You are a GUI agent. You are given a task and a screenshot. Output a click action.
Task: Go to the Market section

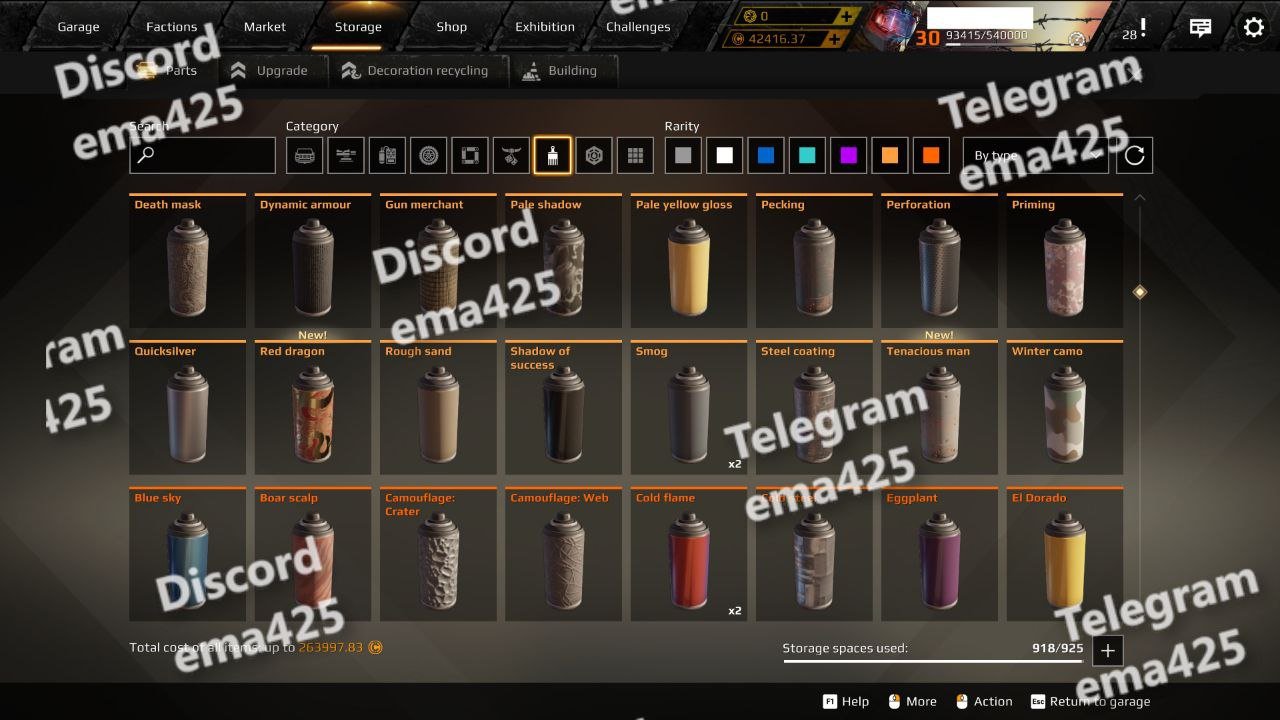click(265, 27)
